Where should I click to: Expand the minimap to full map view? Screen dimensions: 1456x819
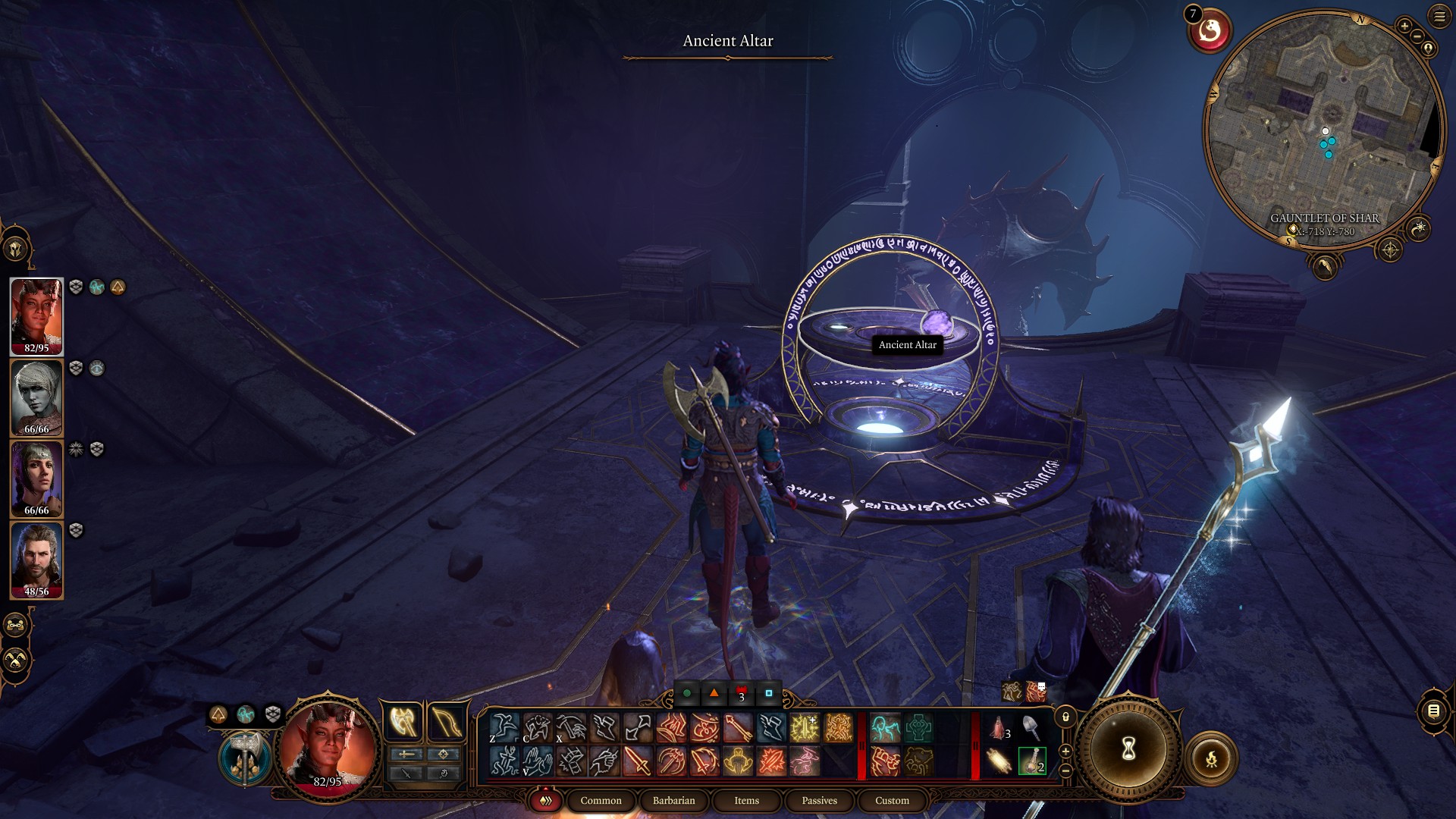1390,250
